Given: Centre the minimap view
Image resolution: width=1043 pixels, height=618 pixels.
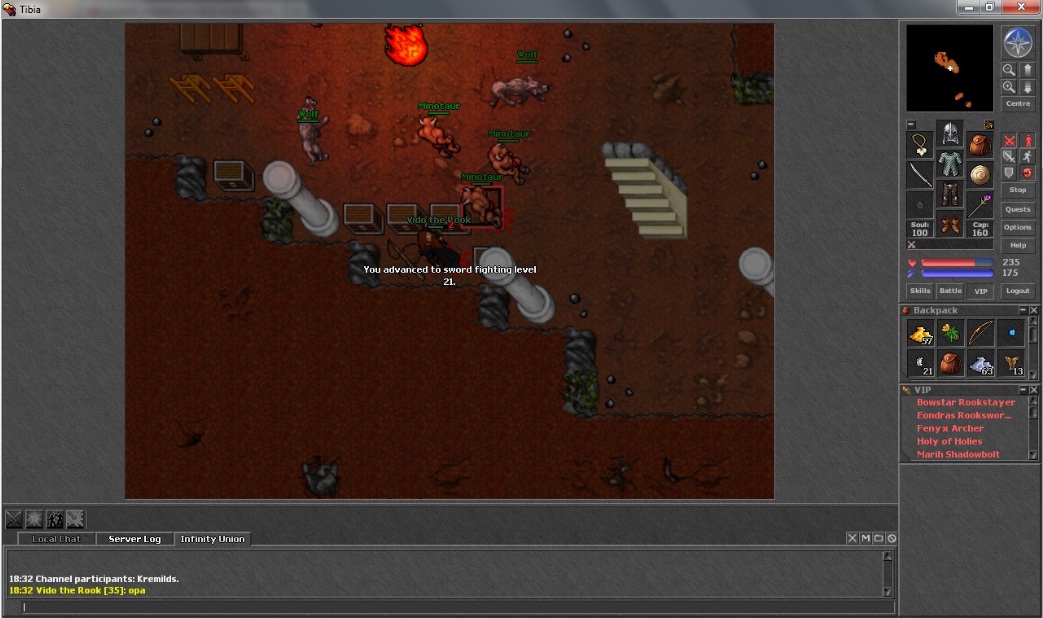Looking at the screenshot, I should click(x=1018, y=104).
